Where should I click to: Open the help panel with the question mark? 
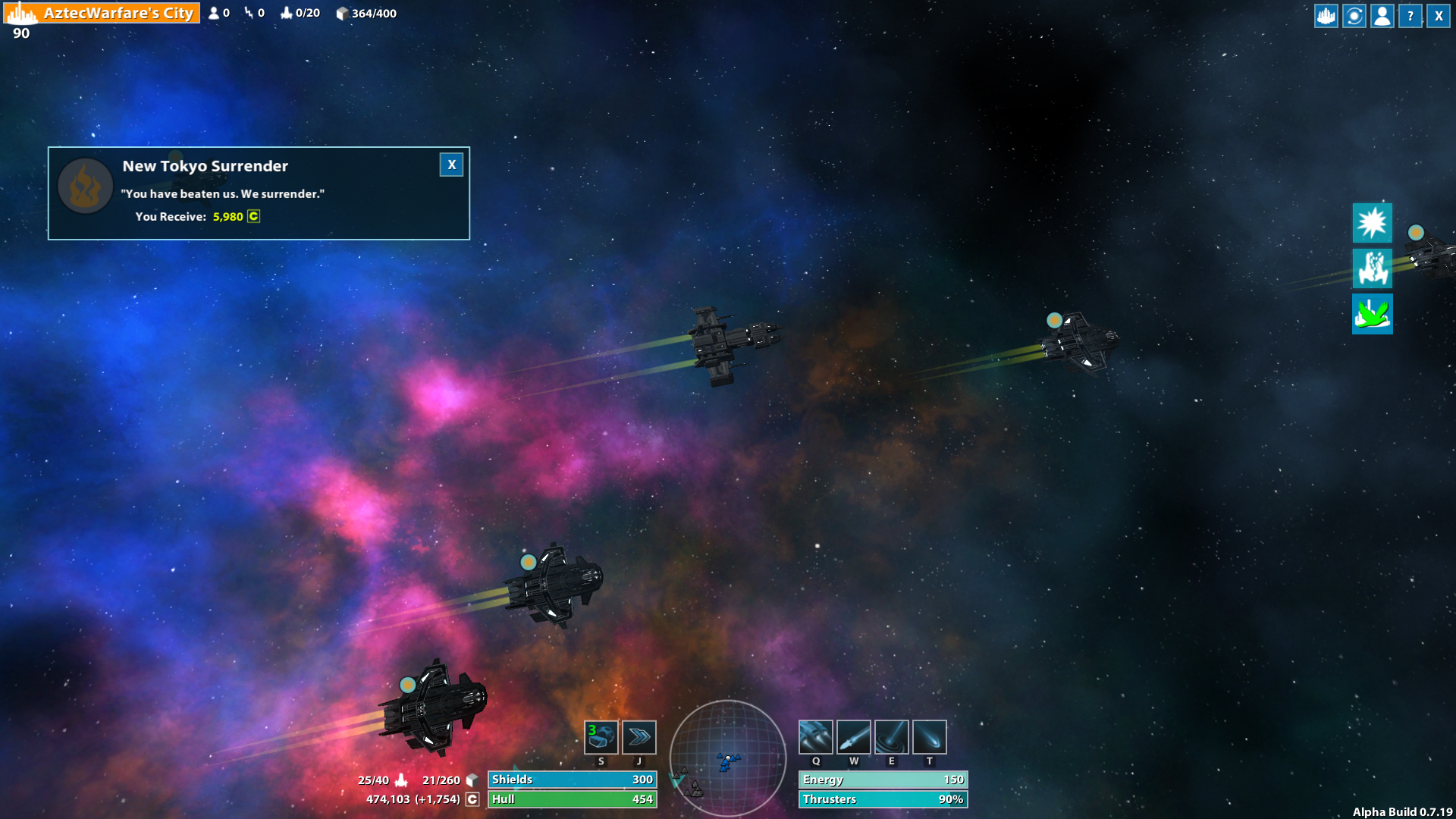pos(1410,15)
